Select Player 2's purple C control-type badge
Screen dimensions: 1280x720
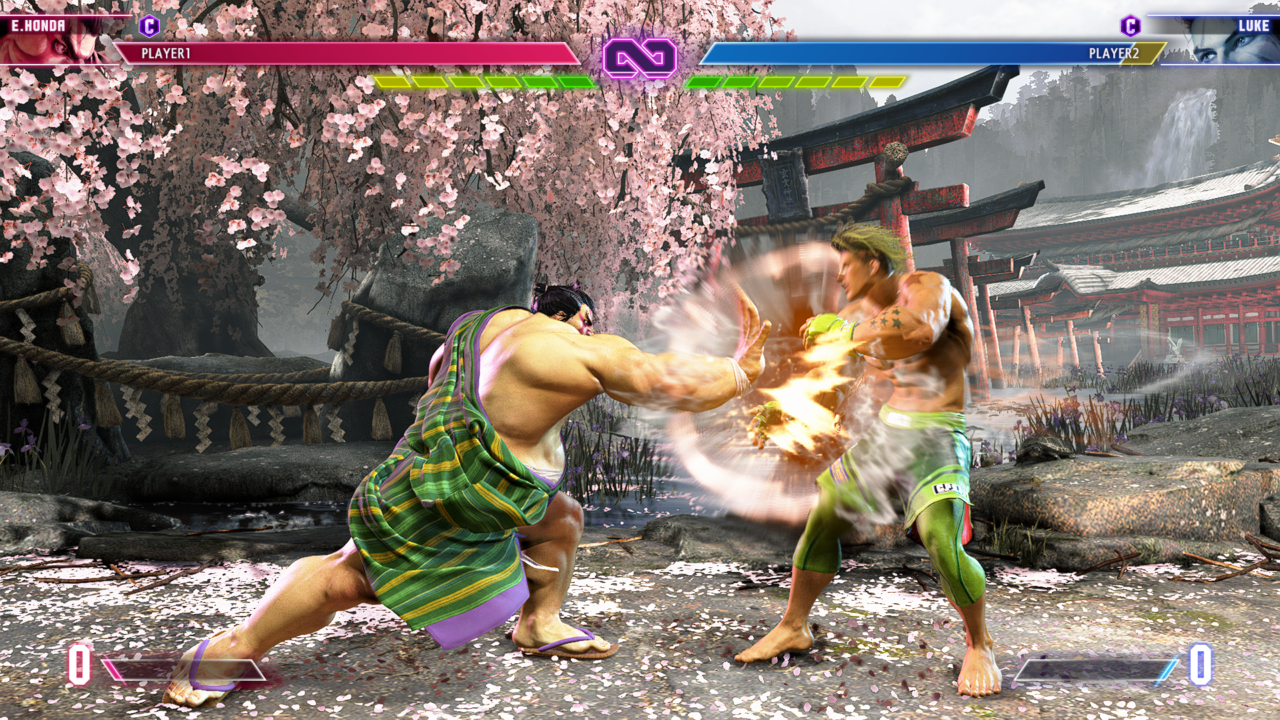[1130, 26]
